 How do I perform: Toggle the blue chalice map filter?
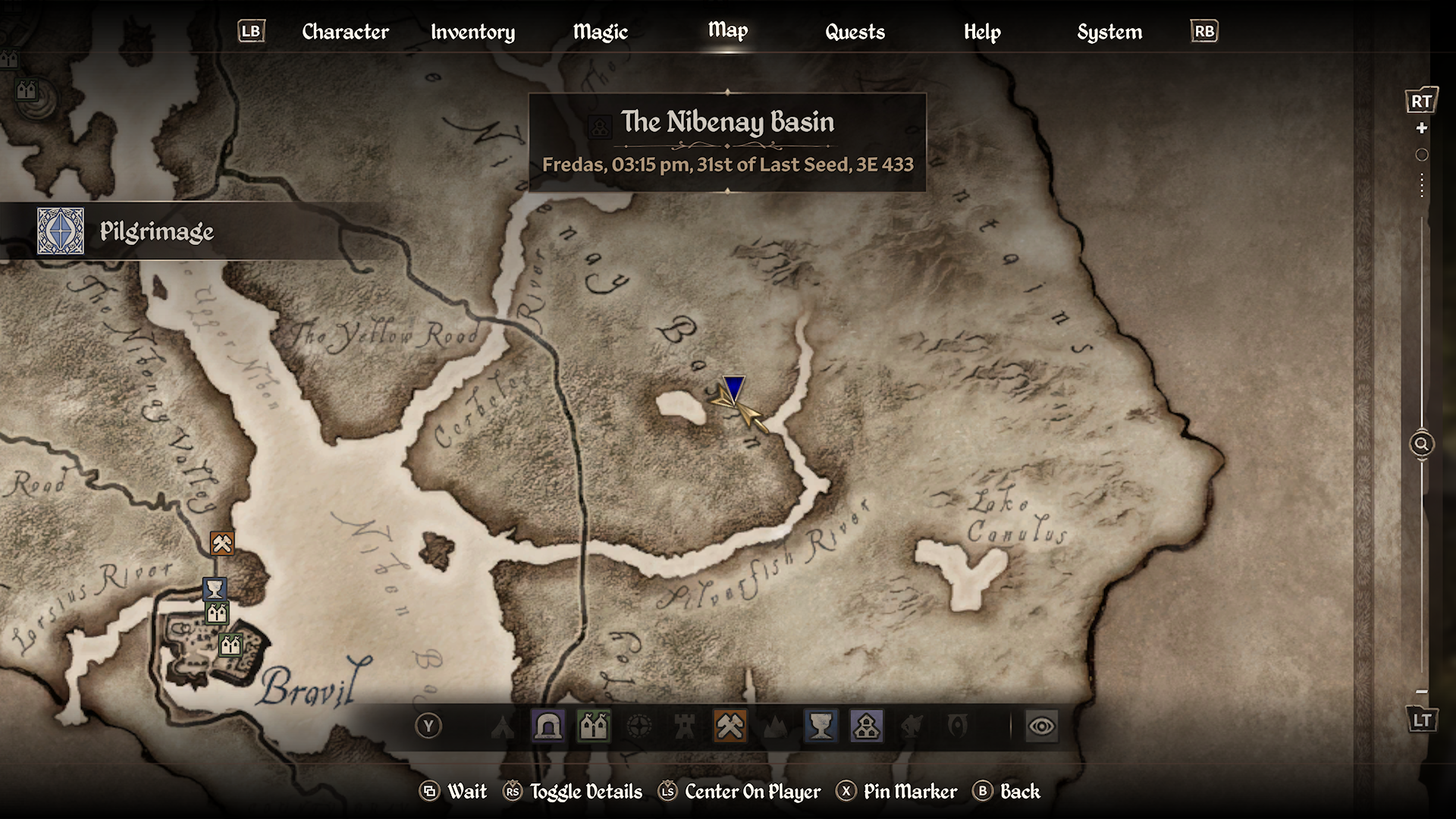[821, 726]
